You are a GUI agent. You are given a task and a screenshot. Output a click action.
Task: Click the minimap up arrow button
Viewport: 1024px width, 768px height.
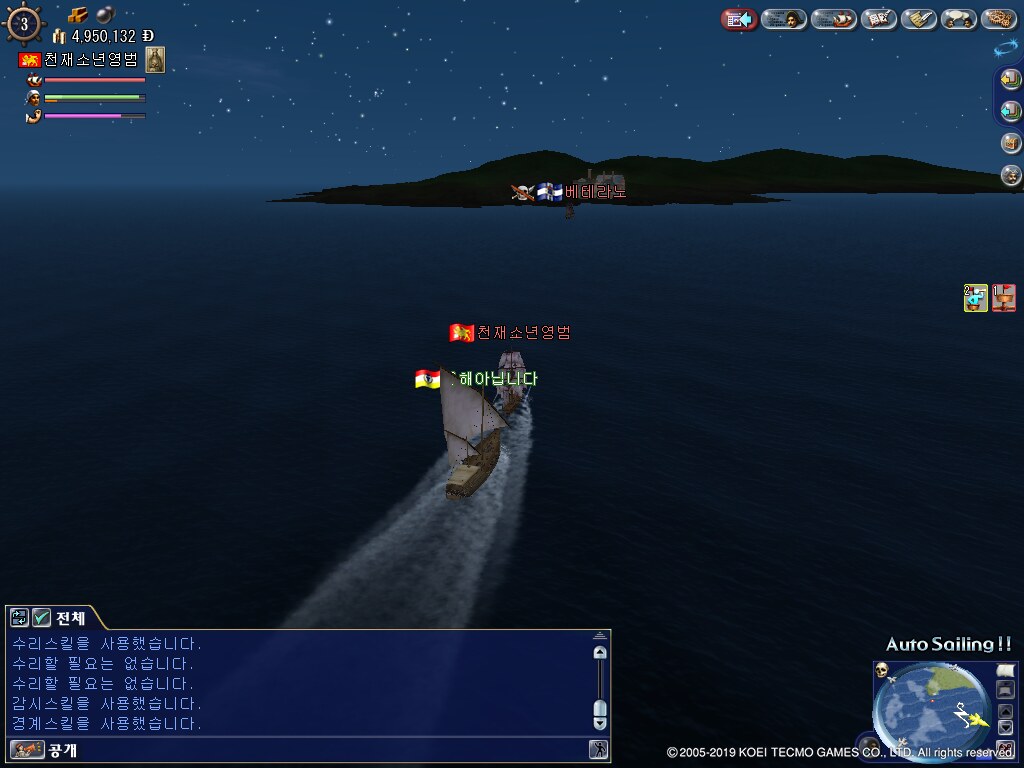pos(1006,711)
